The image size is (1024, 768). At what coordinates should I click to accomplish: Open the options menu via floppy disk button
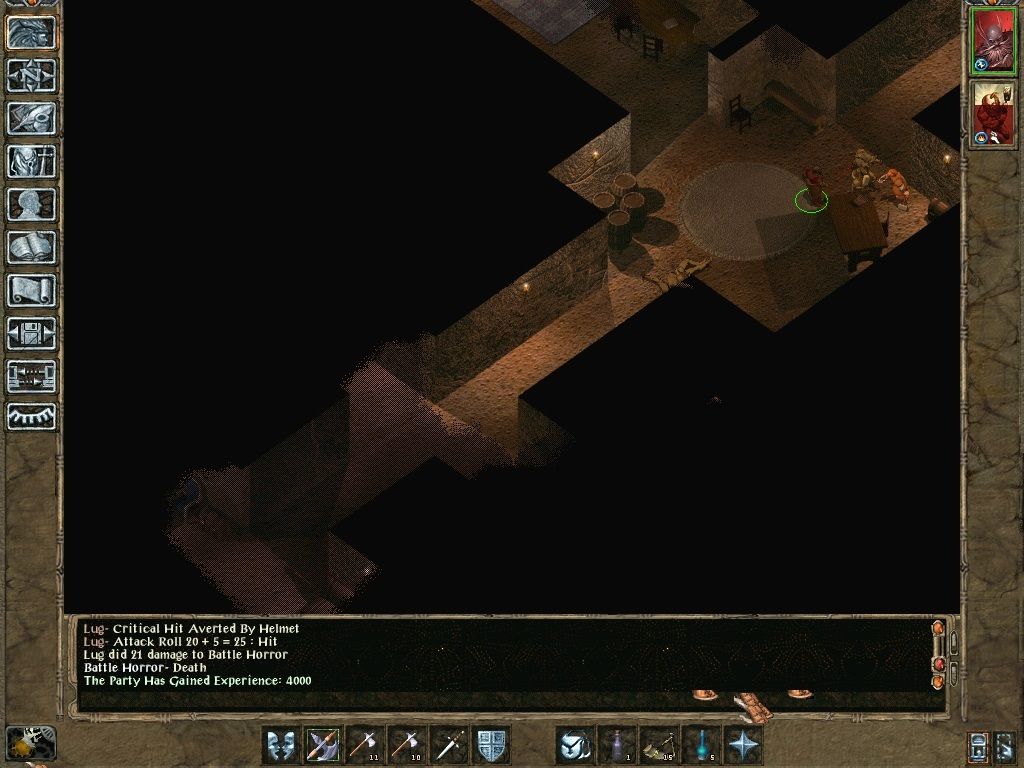pos(31,334)
